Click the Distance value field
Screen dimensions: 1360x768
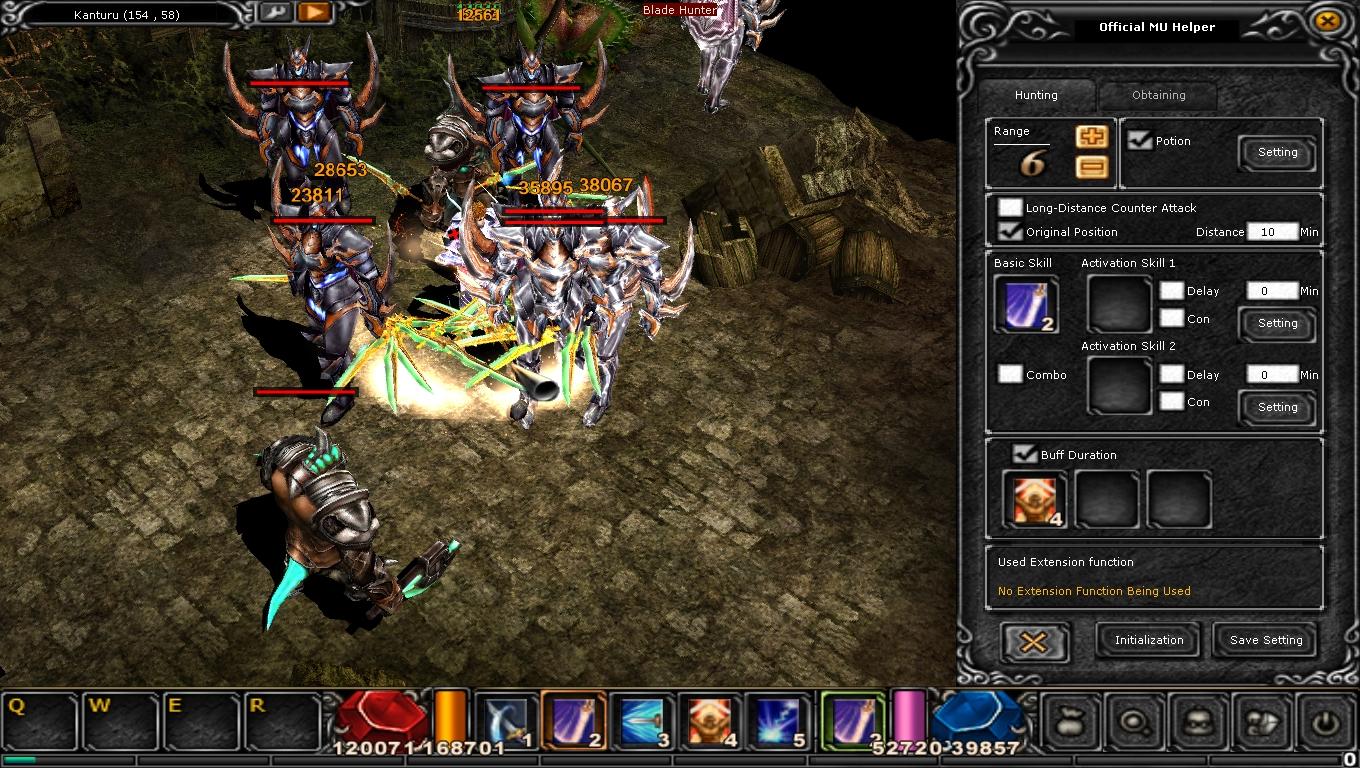1272,232
